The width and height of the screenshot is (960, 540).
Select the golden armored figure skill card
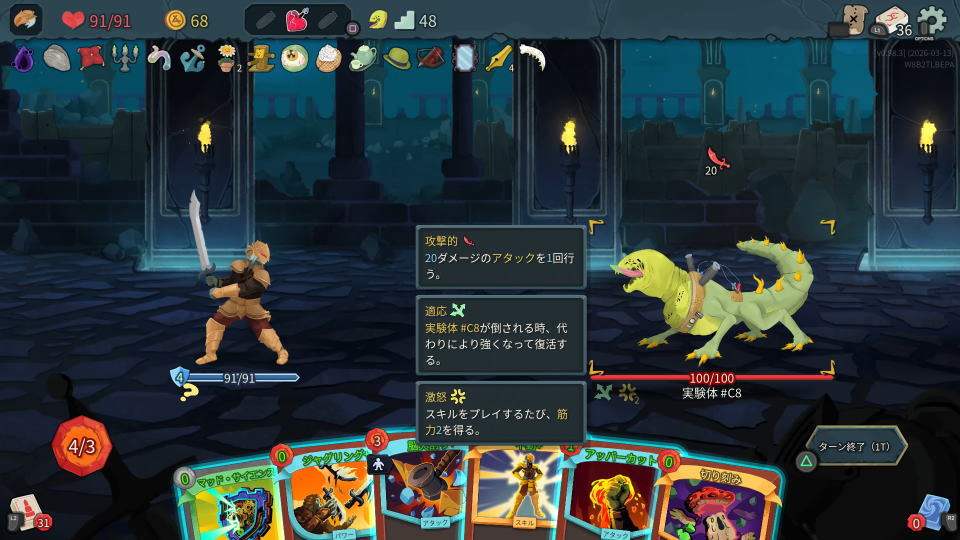point(518,490)
